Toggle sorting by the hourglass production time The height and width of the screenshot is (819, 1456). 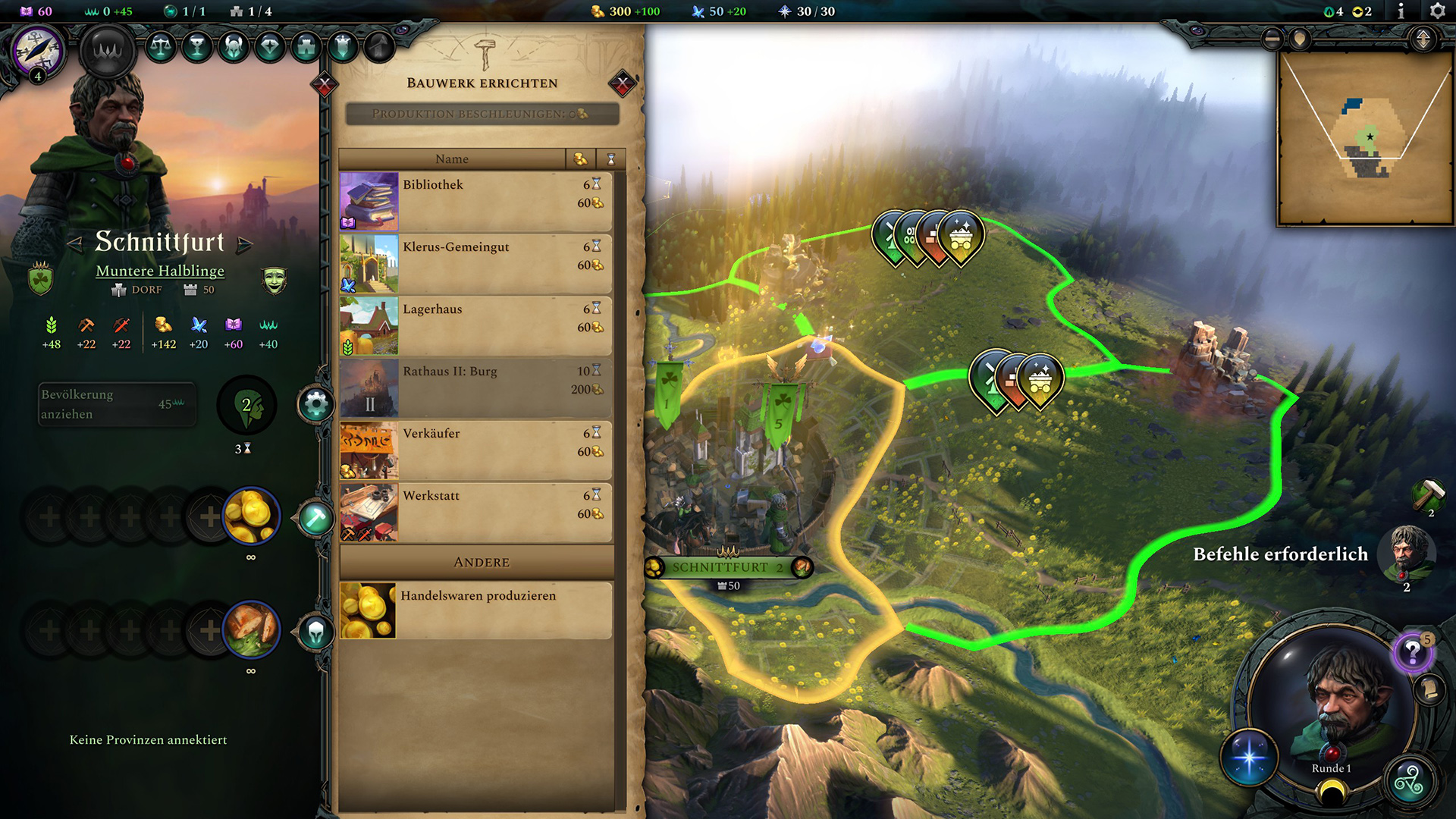point(610,159)
